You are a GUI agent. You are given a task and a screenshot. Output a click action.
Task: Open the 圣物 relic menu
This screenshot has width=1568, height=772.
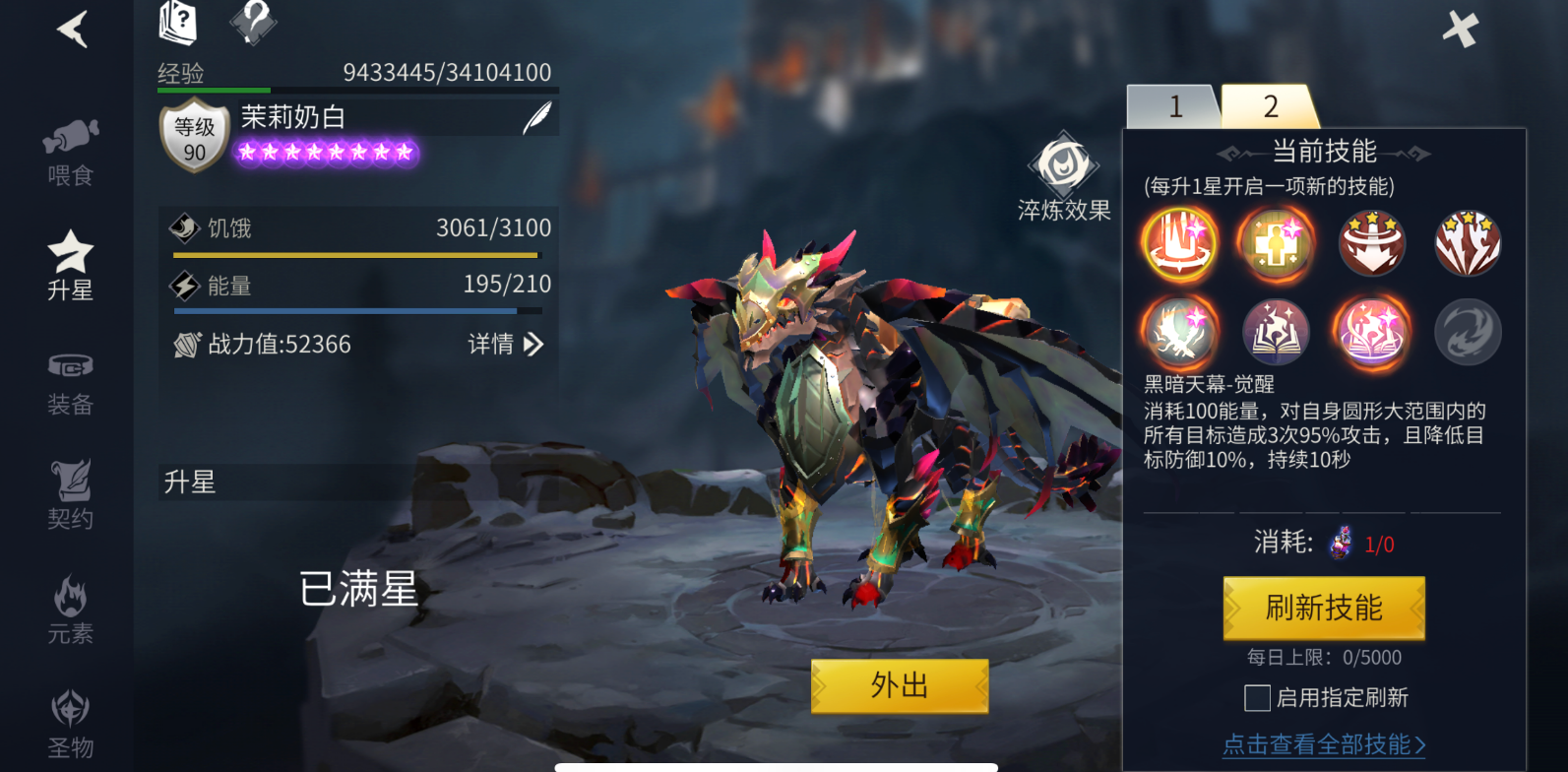coord(70,724)
